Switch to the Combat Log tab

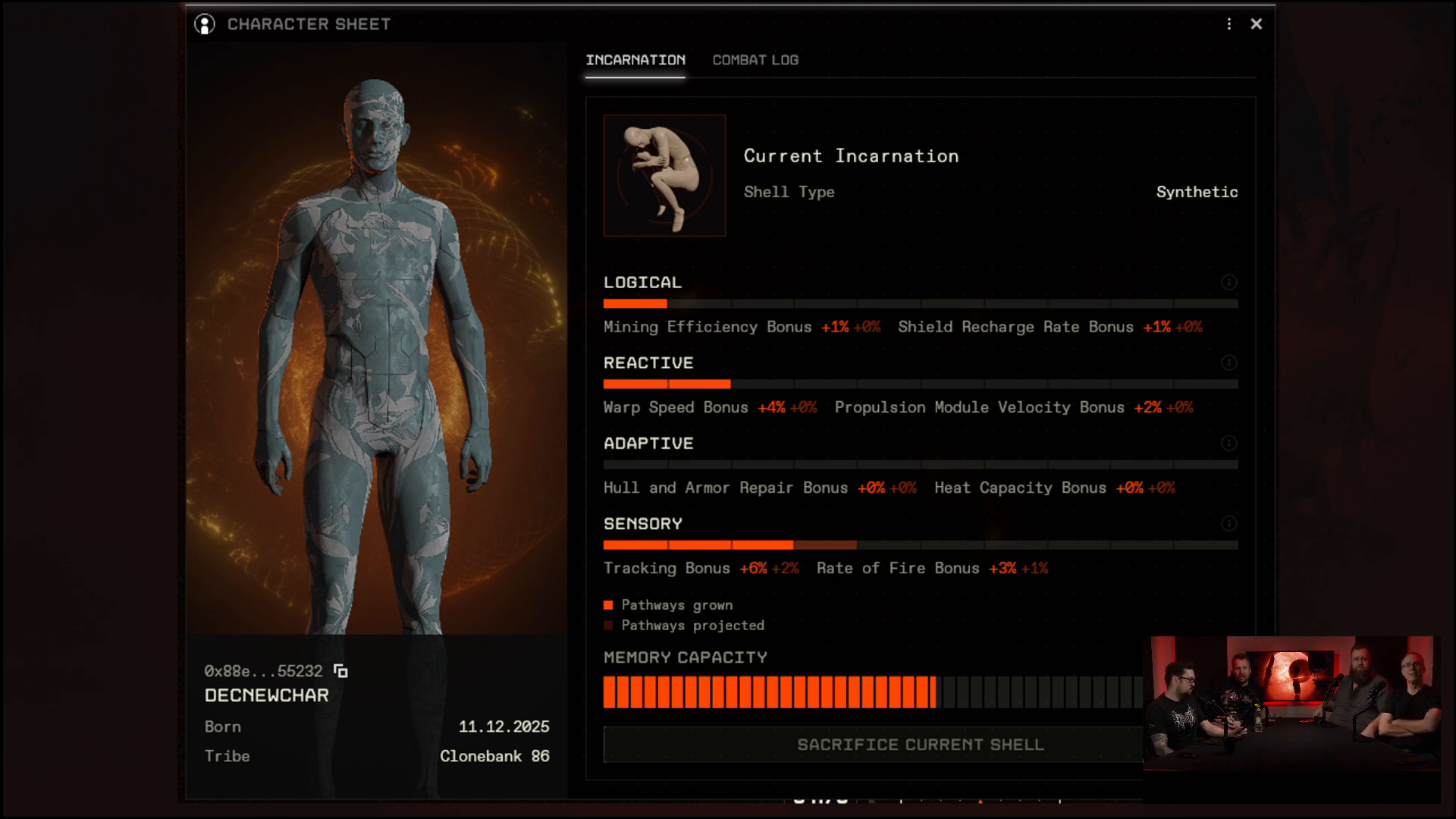pos(755,60)
